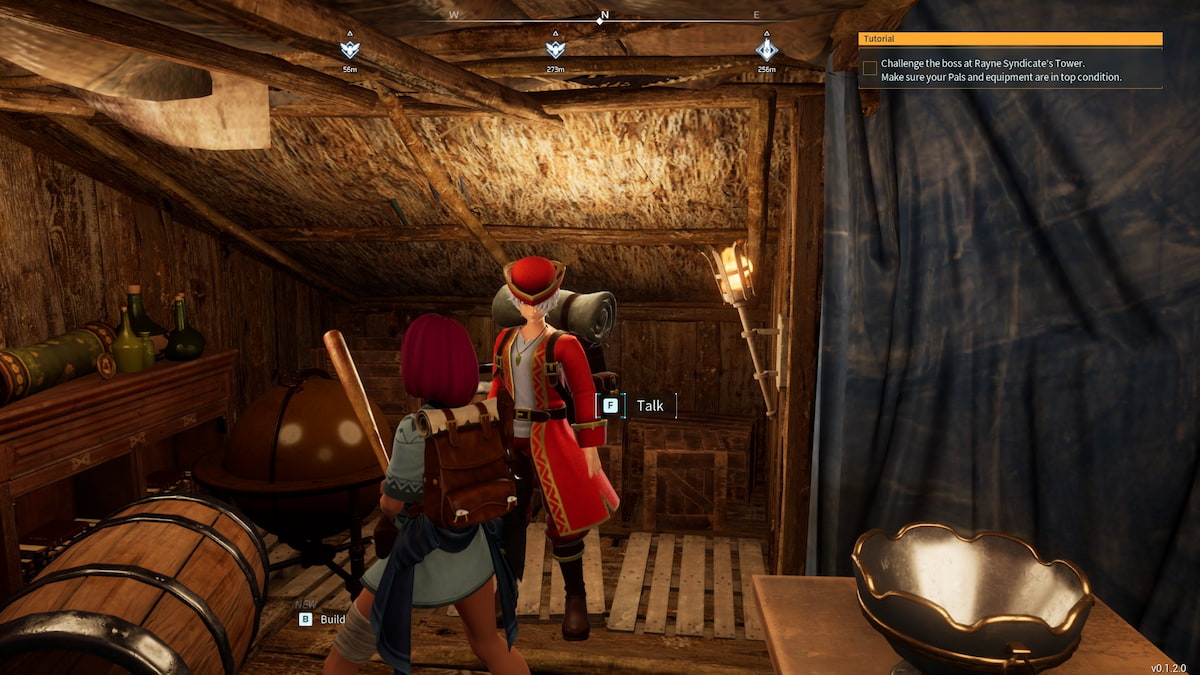Tick the tutorial objective checkbox
Image resolution: width=1200 pixels, height=675 pixels.
click(870, 68)
